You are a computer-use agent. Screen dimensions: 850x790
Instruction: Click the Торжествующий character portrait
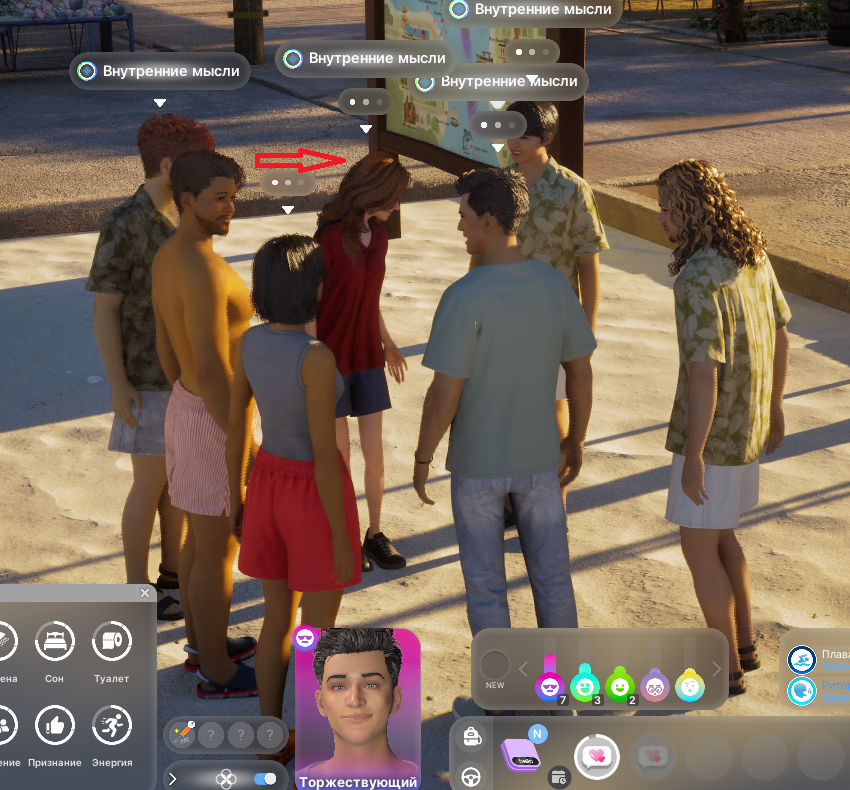click(x=357, y=705)
